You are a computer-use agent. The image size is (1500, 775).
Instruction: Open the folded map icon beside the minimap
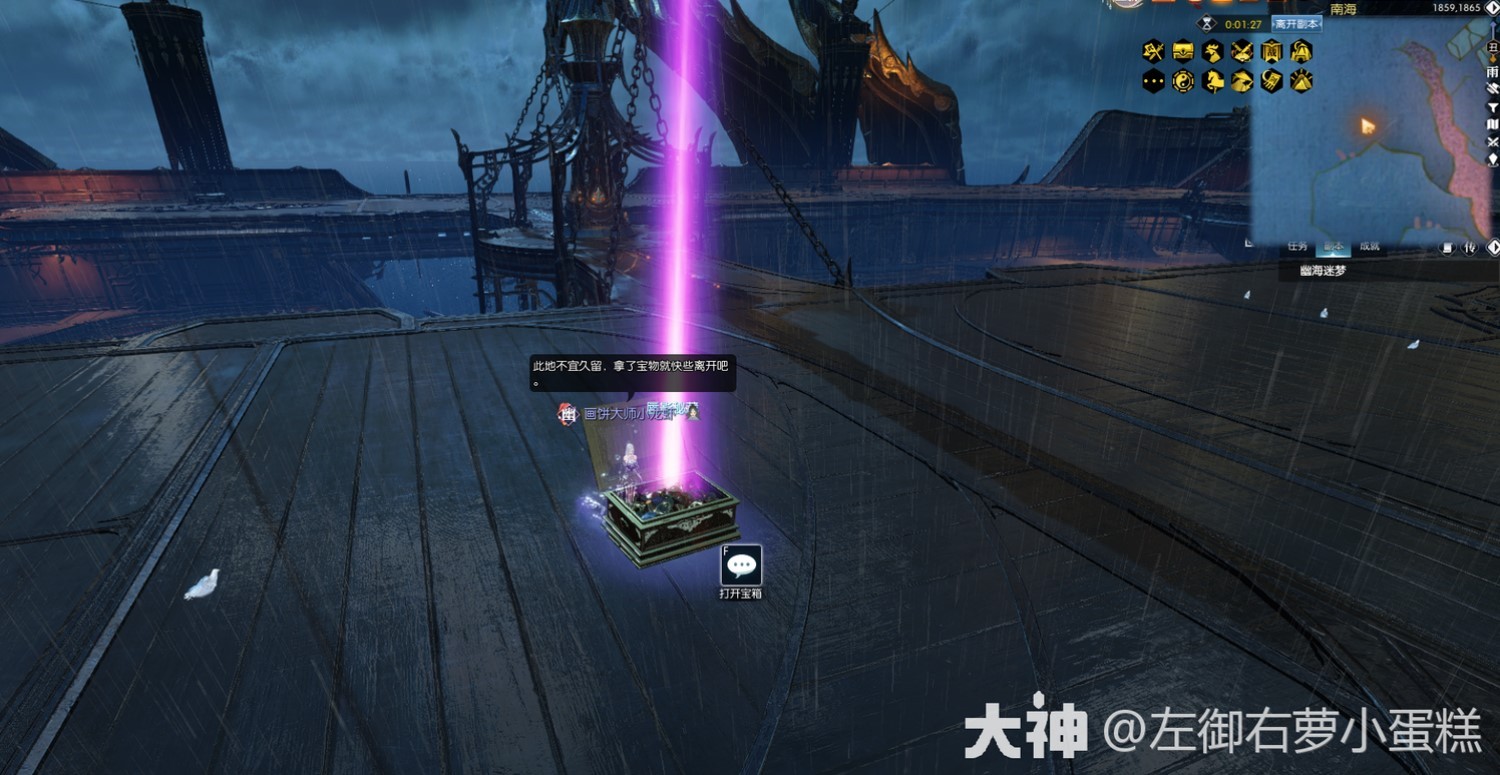[x=1493, y=125]
